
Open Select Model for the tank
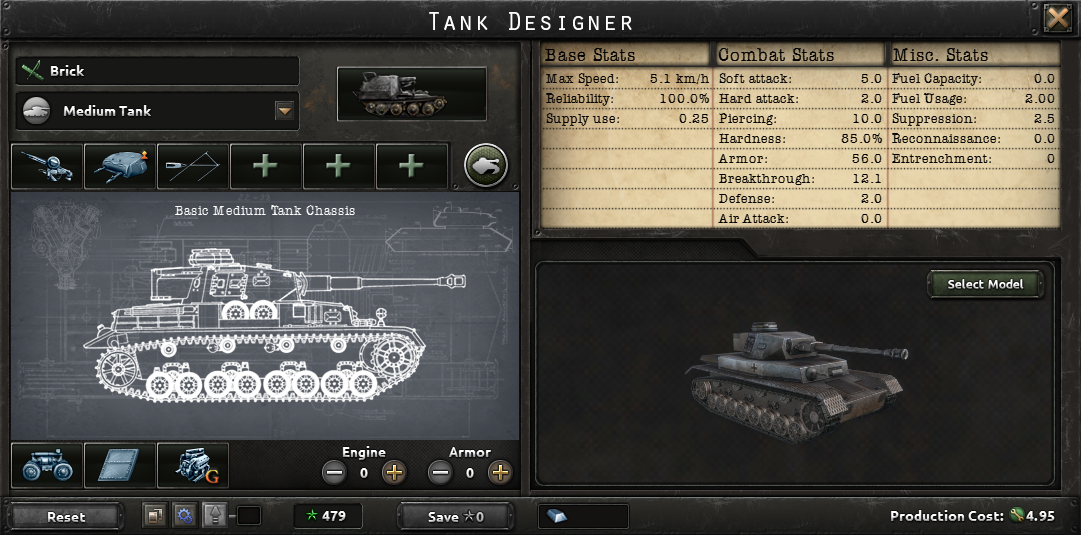[985, 284]
